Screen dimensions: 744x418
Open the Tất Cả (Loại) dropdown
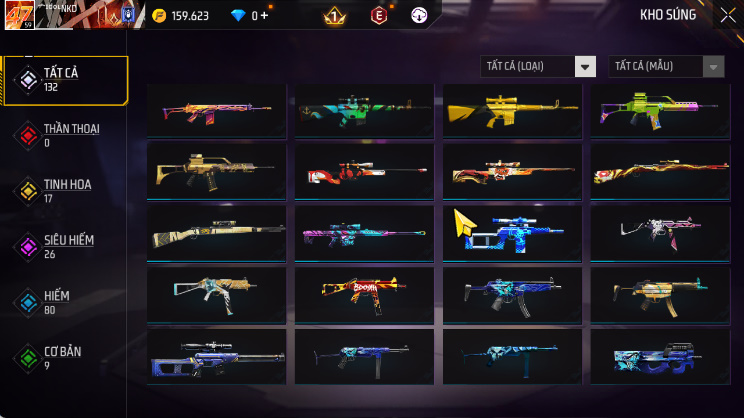tap(538, 67)
